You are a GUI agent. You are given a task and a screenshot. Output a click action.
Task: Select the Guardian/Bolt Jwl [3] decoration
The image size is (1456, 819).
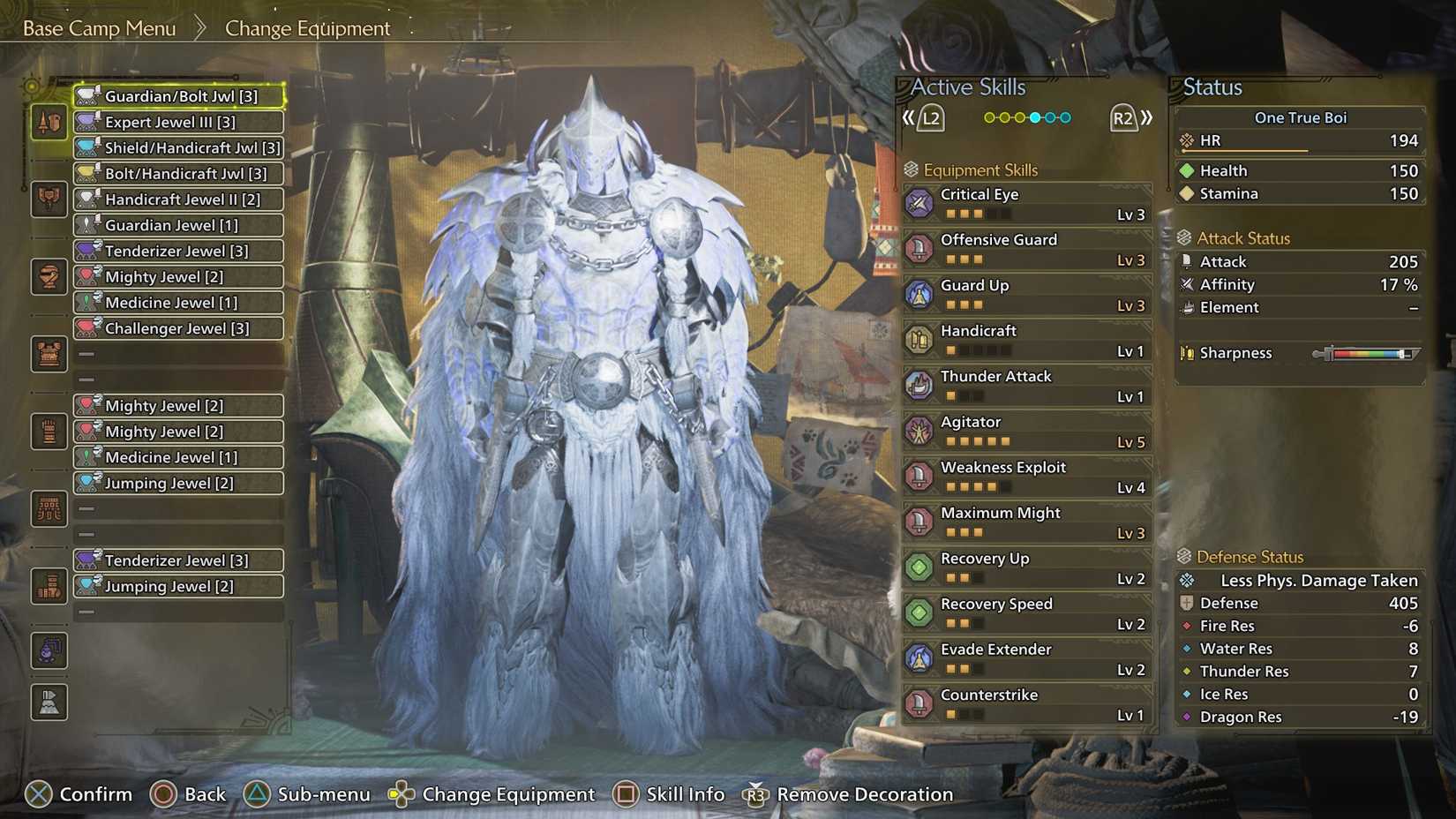pos(177,96)
